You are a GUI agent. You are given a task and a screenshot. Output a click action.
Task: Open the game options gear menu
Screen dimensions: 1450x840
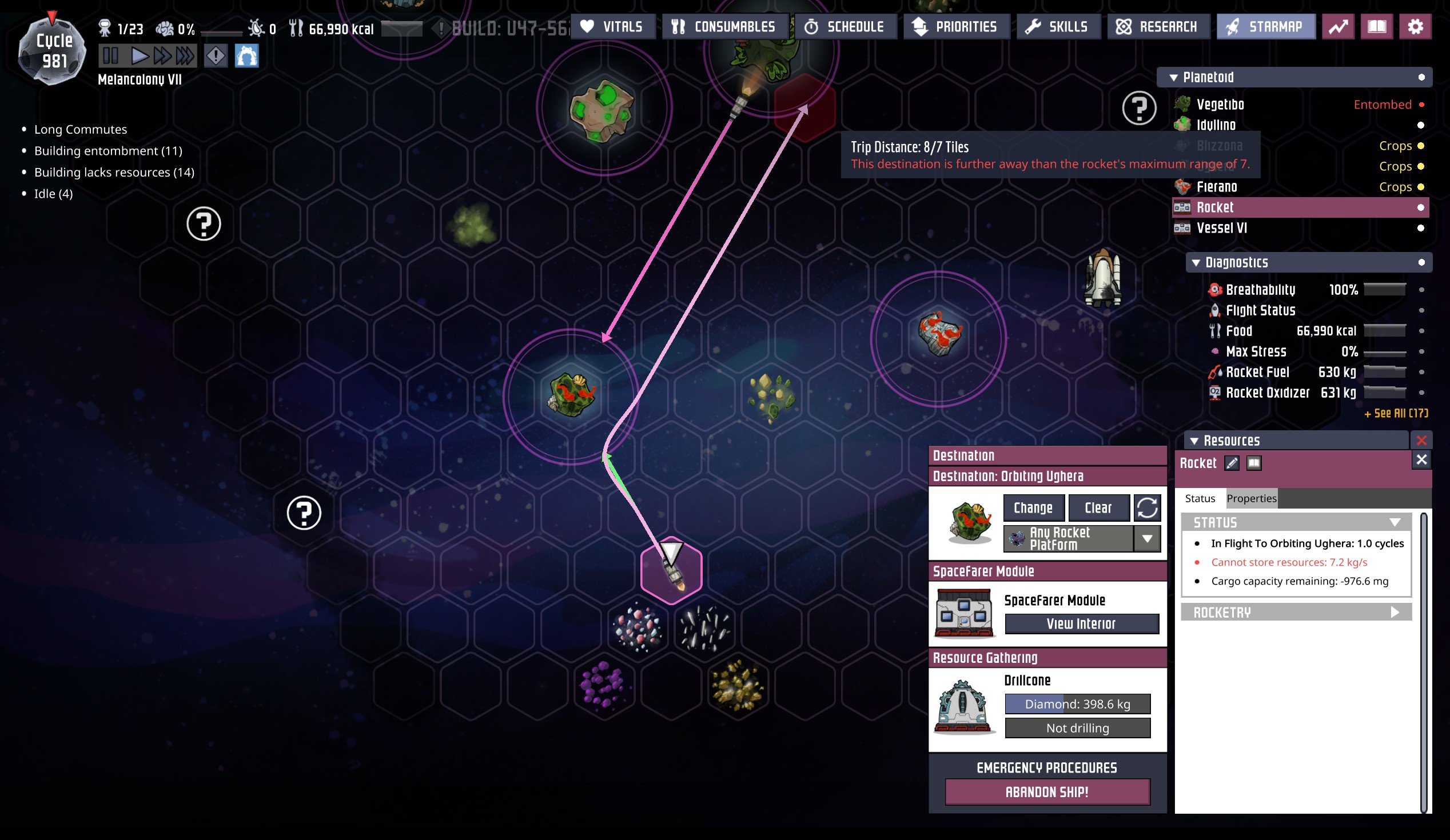[x=1415, y=26]
